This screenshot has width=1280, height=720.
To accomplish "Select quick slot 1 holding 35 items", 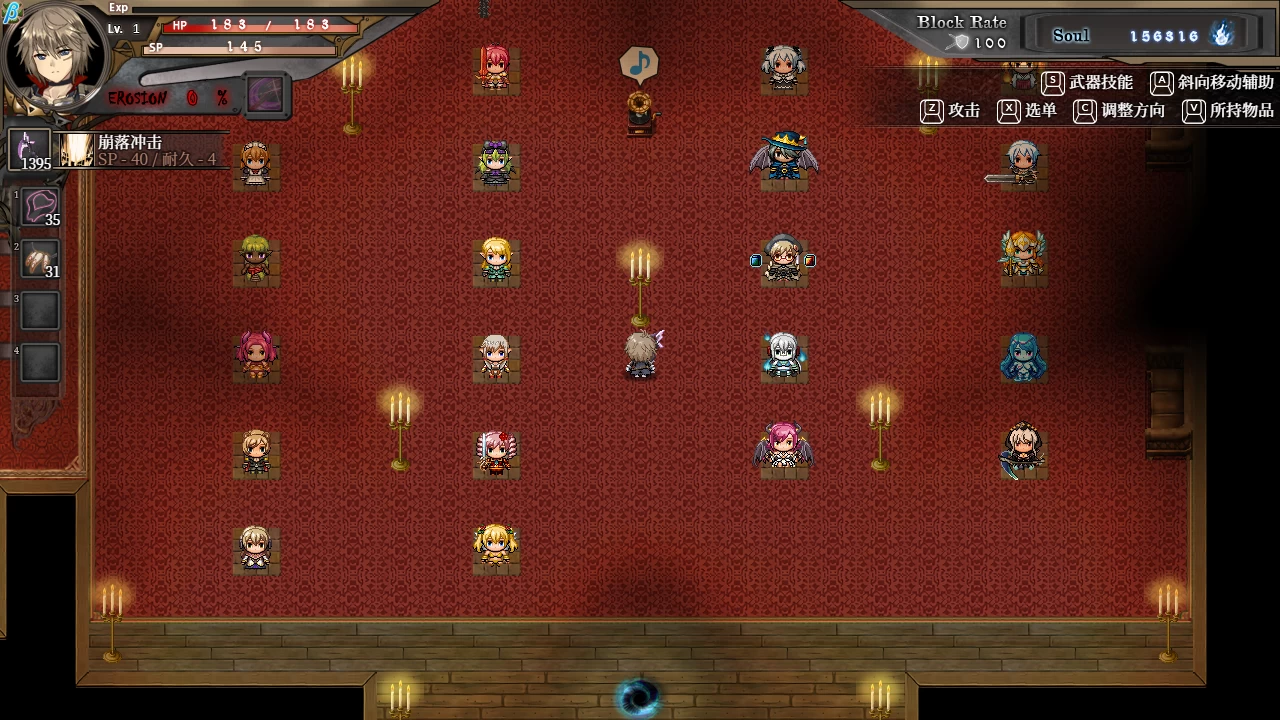I will point(38,208).
